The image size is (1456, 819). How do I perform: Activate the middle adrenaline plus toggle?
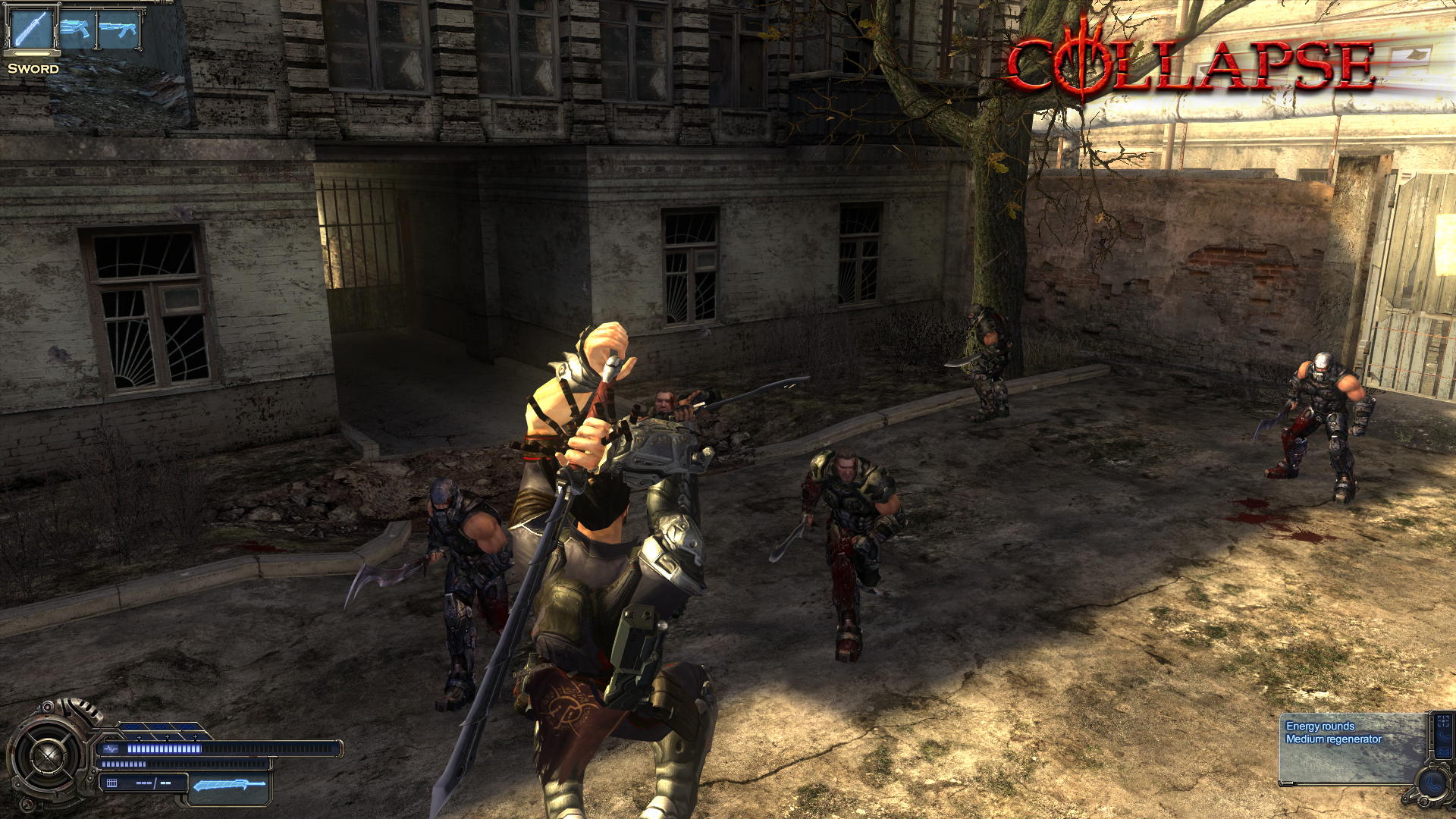pyautogui.click(x=167, y=737)
